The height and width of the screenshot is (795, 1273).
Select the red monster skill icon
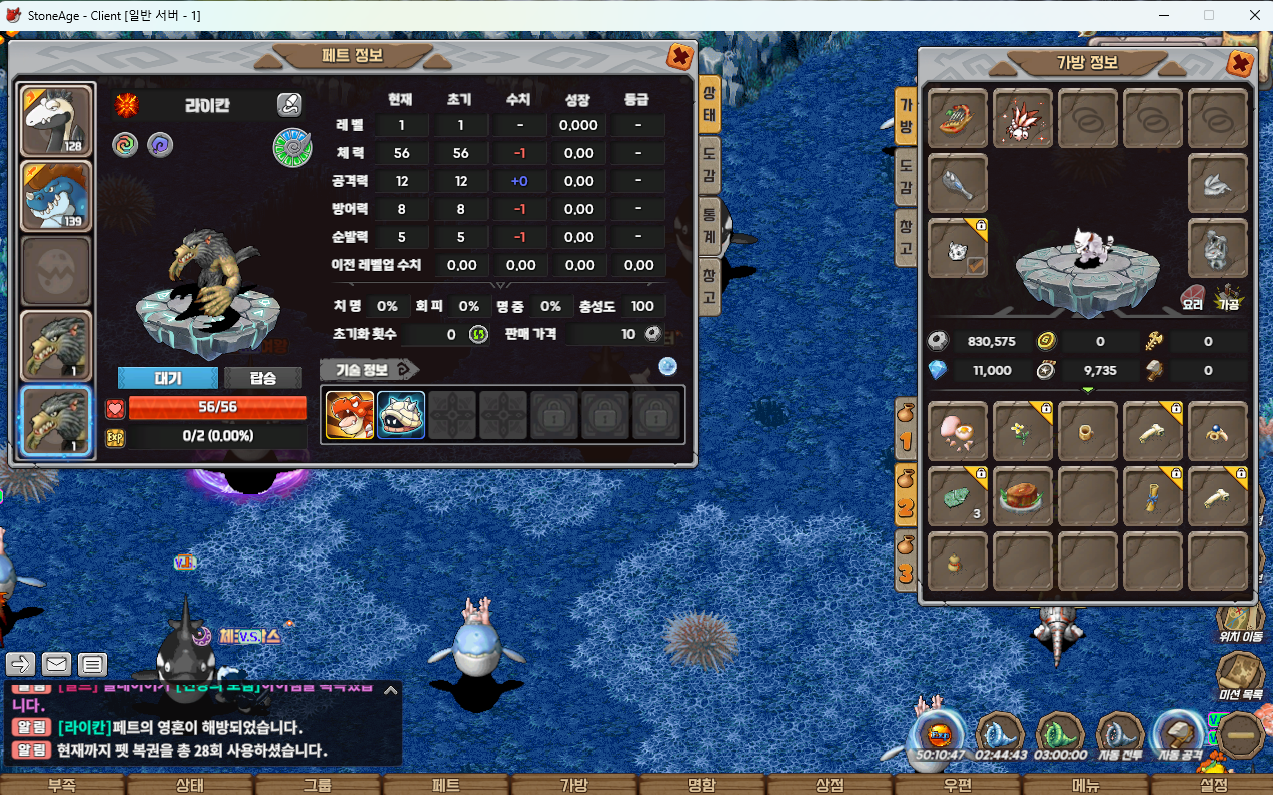(x=350, y=415)
